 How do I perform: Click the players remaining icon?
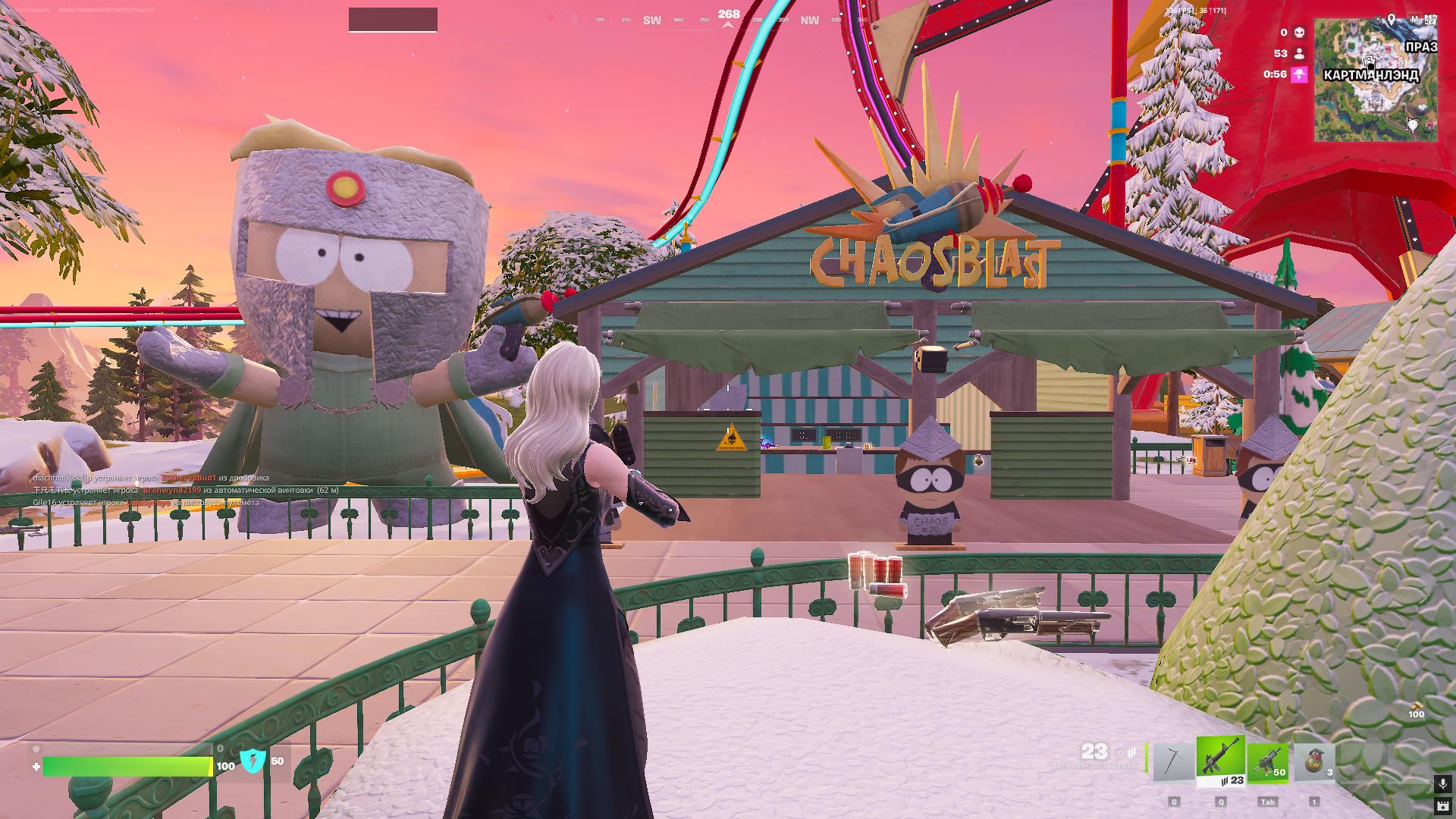click(x=1300, y=53)
